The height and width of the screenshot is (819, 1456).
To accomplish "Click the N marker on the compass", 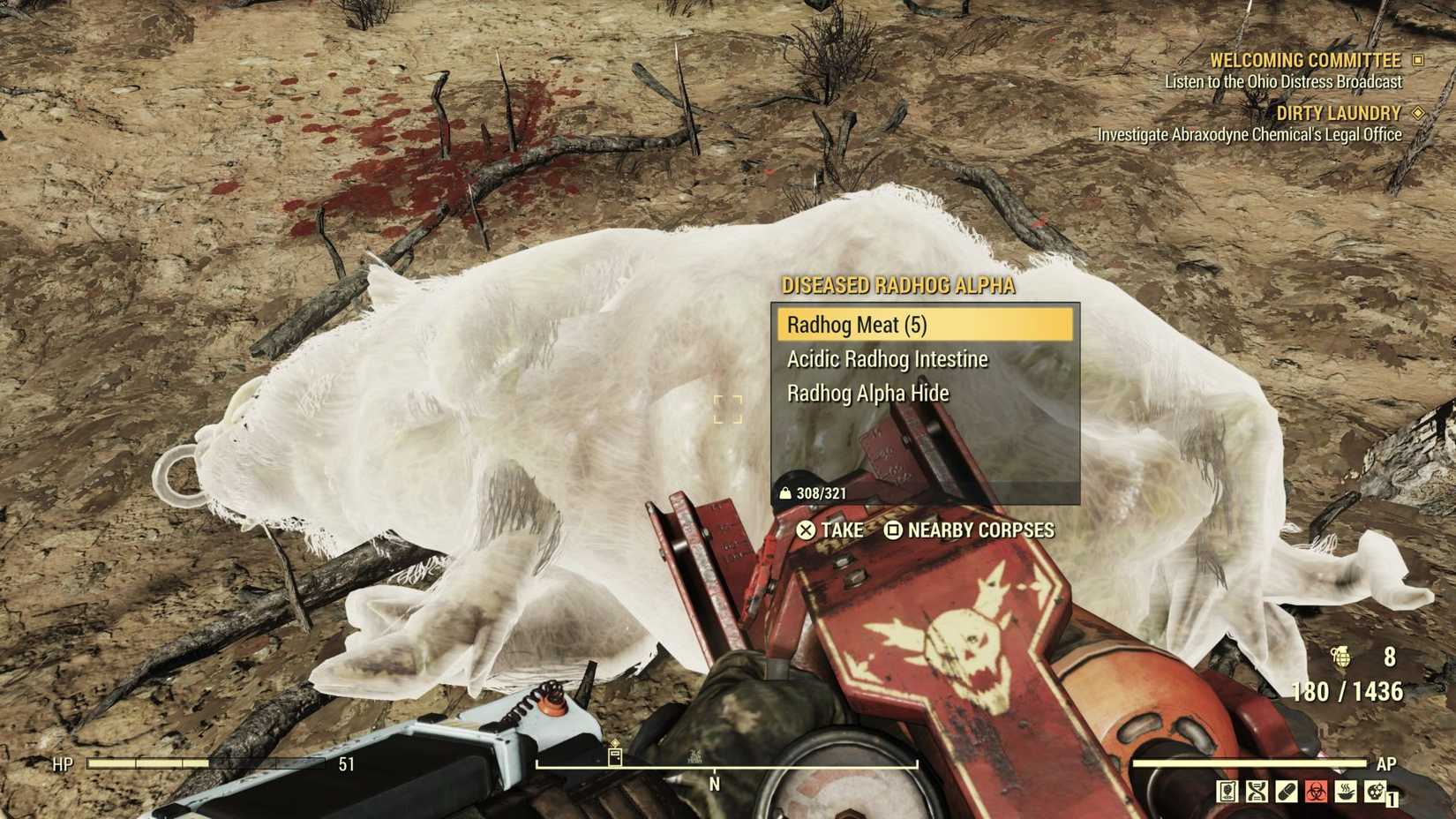I will click(x=713, y=782).
